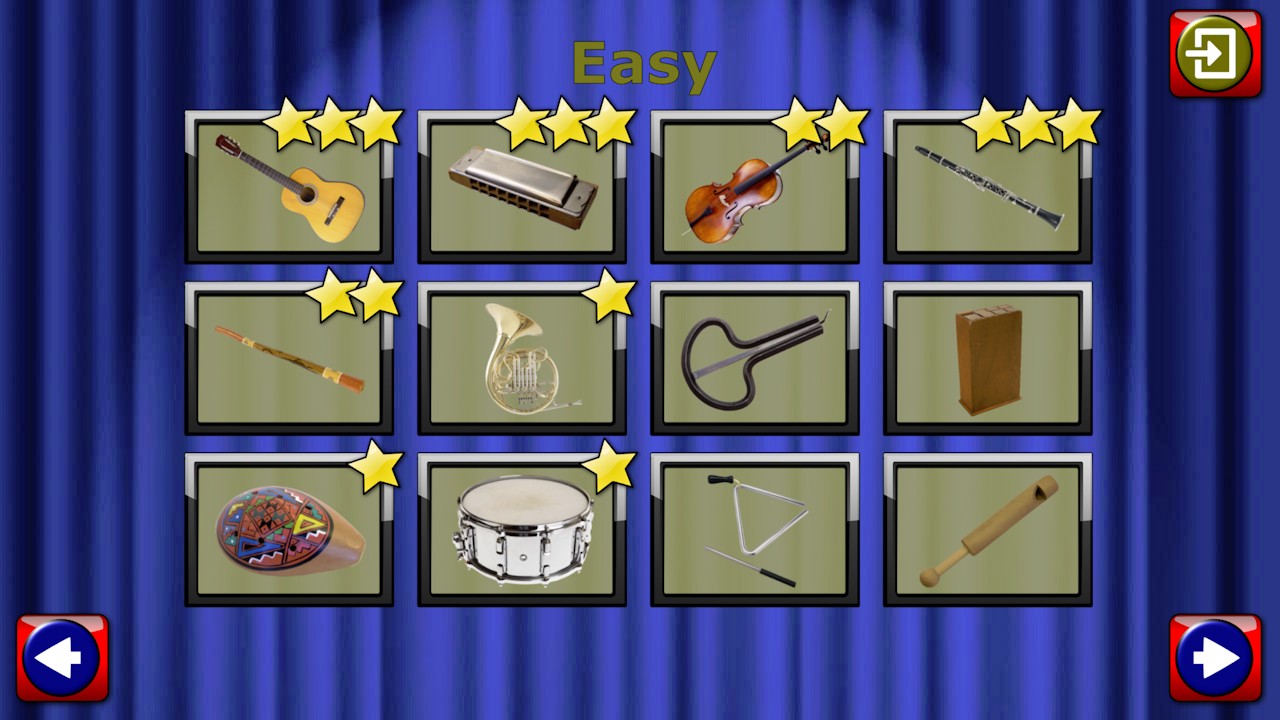Image resolution: width=1280 pixels, height=720 pixels.
Task: Click the star on the snare drum card
Action: [610, 465]
